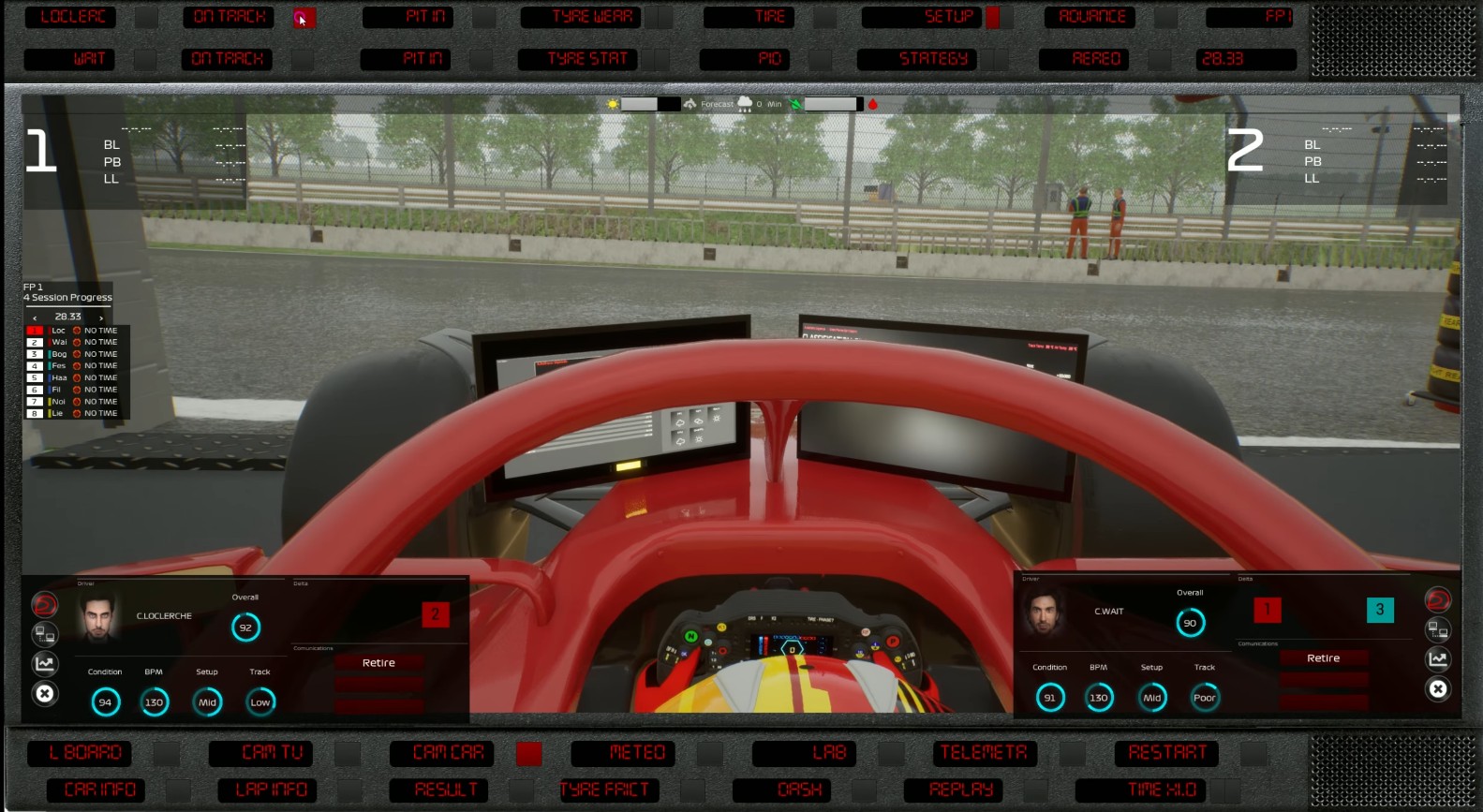Select driver Loc in the session progress list
1483x812 pixels.
(x=56, y=330)
